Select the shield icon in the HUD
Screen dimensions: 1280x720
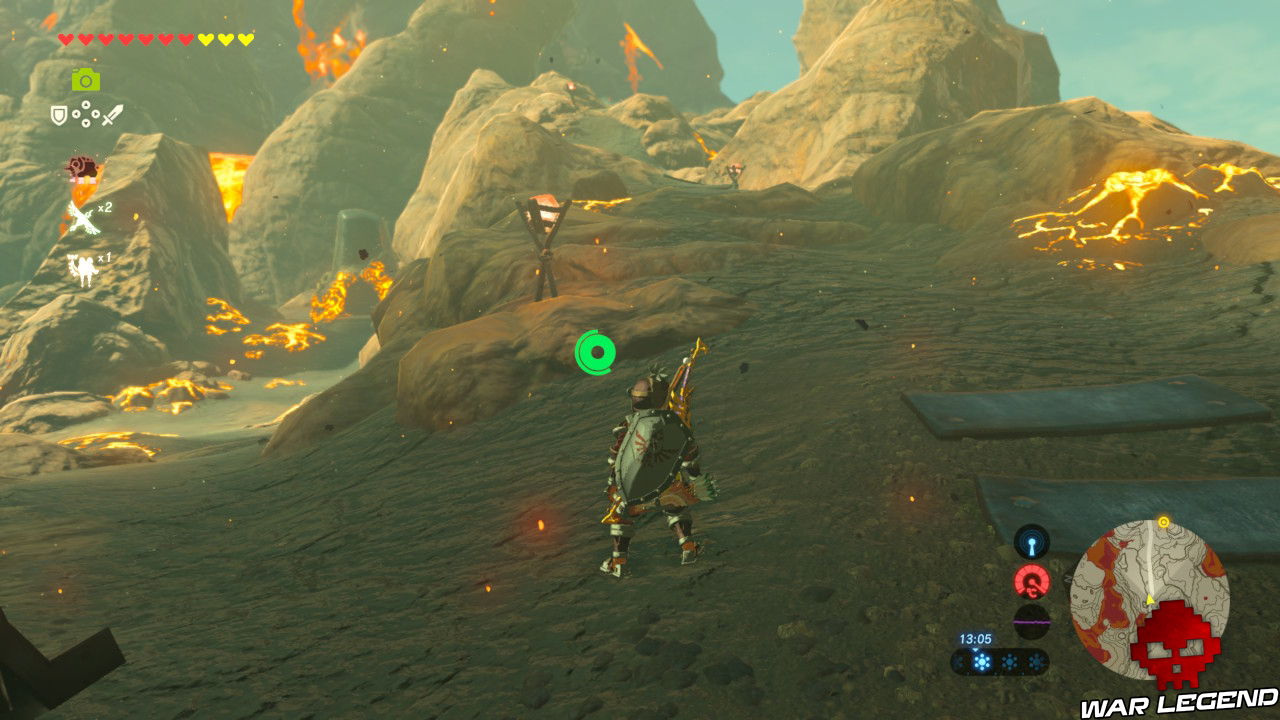57,114
